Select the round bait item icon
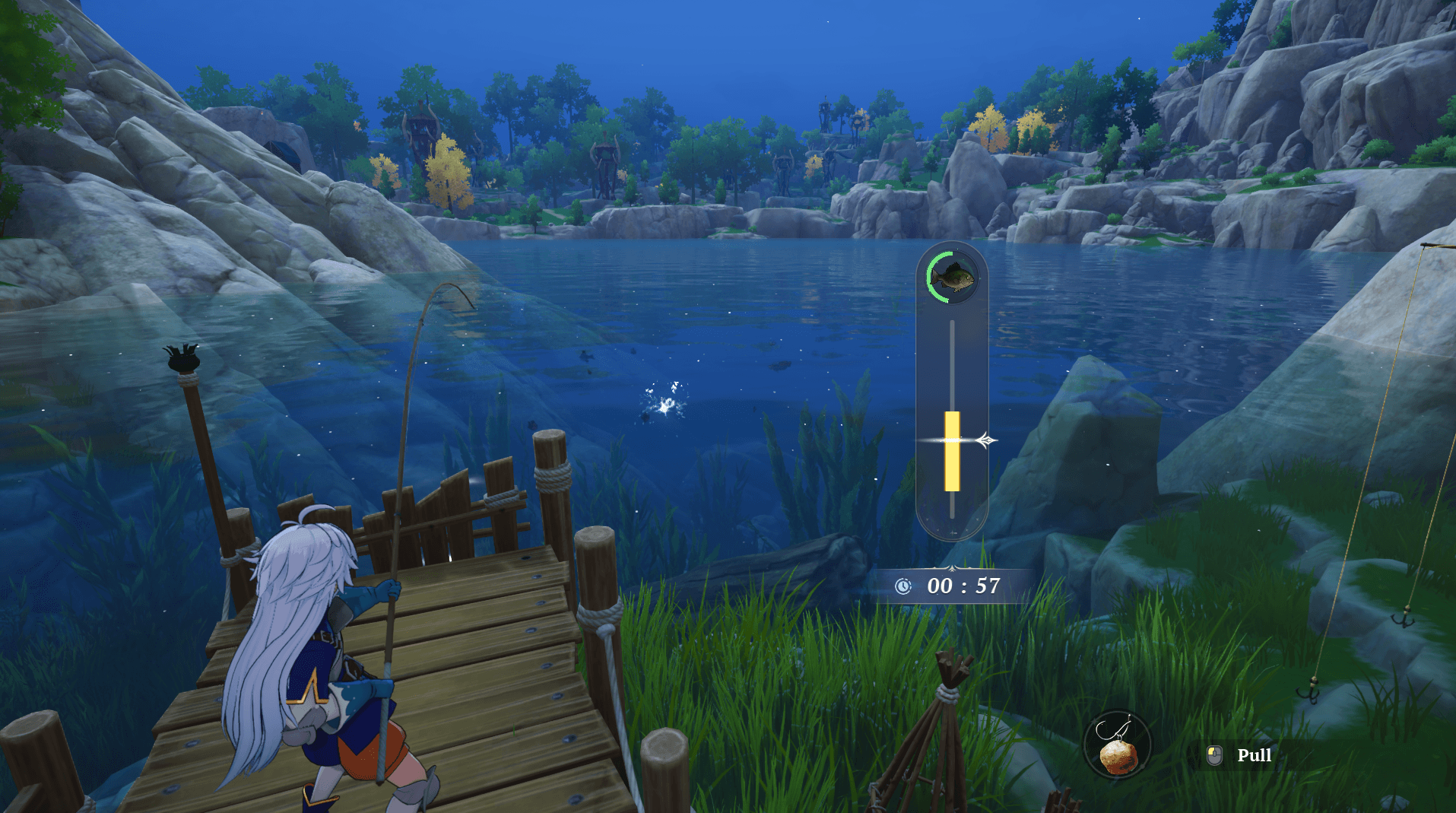 point(1117,745)
